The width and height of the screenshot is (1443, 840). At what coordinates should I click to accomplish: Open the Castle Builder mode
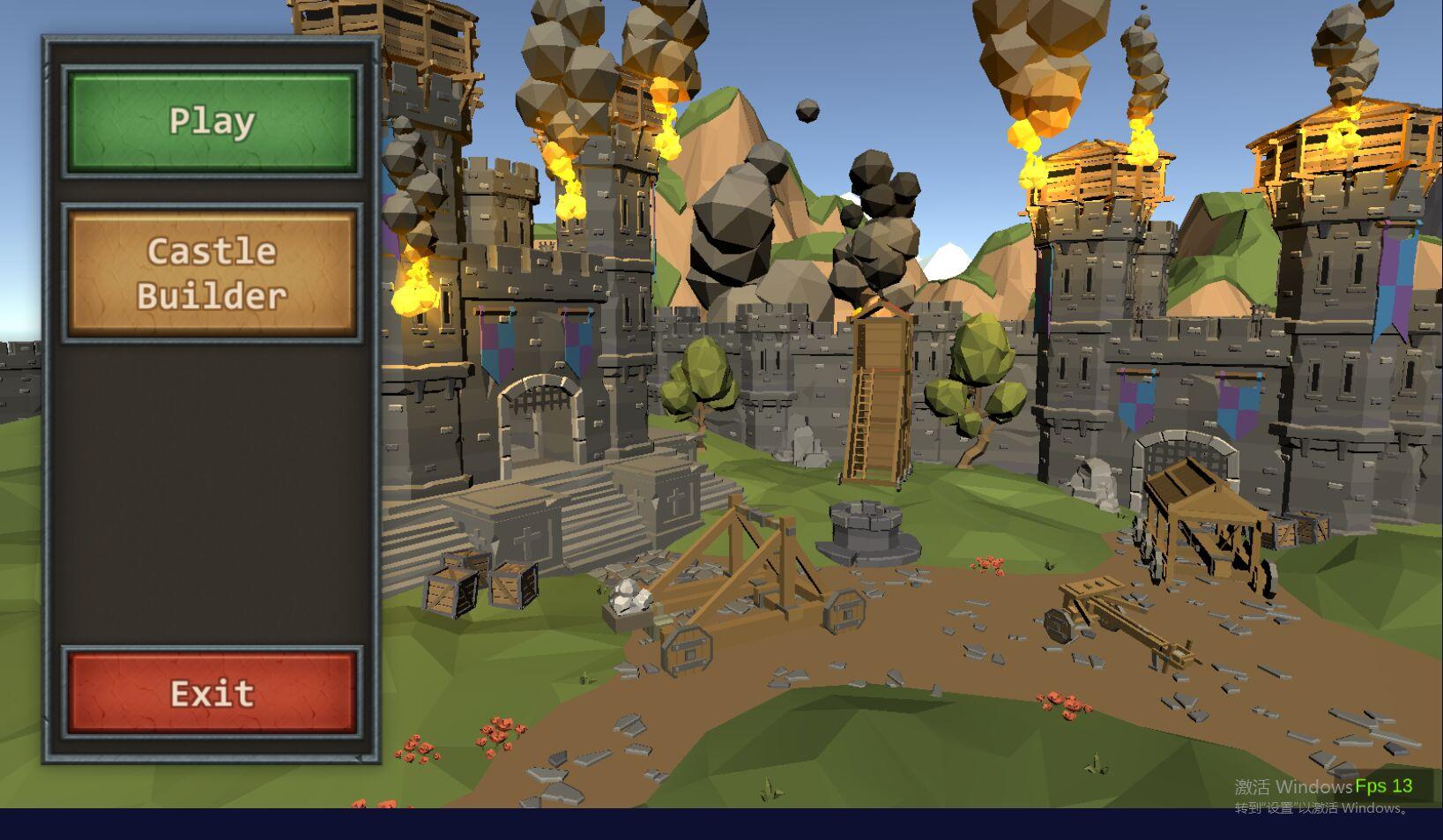212,273
